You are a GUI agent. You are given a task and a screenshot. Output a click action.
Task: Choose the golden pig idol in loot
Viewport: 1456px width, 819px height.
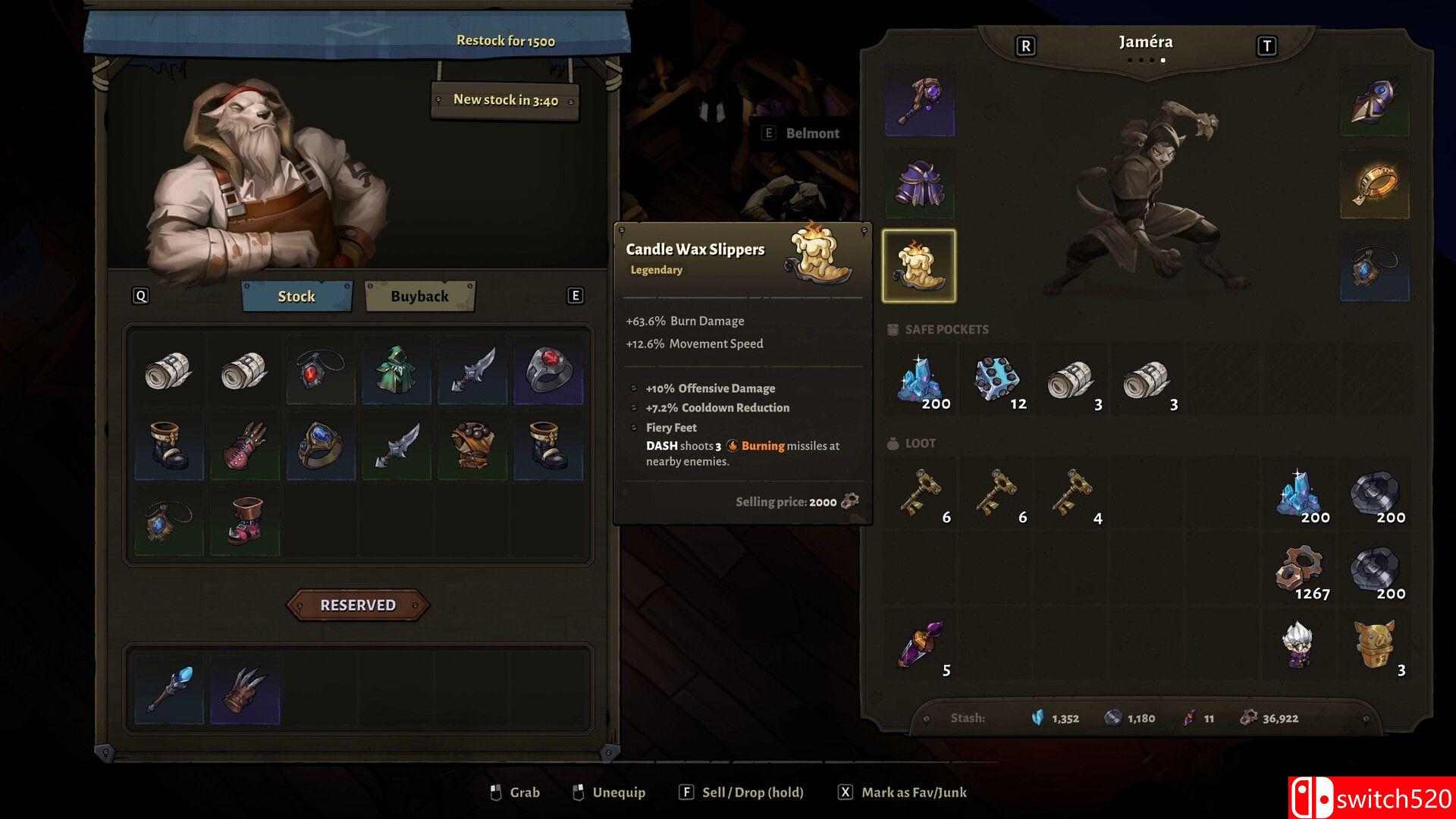(x=1375, y=645)
